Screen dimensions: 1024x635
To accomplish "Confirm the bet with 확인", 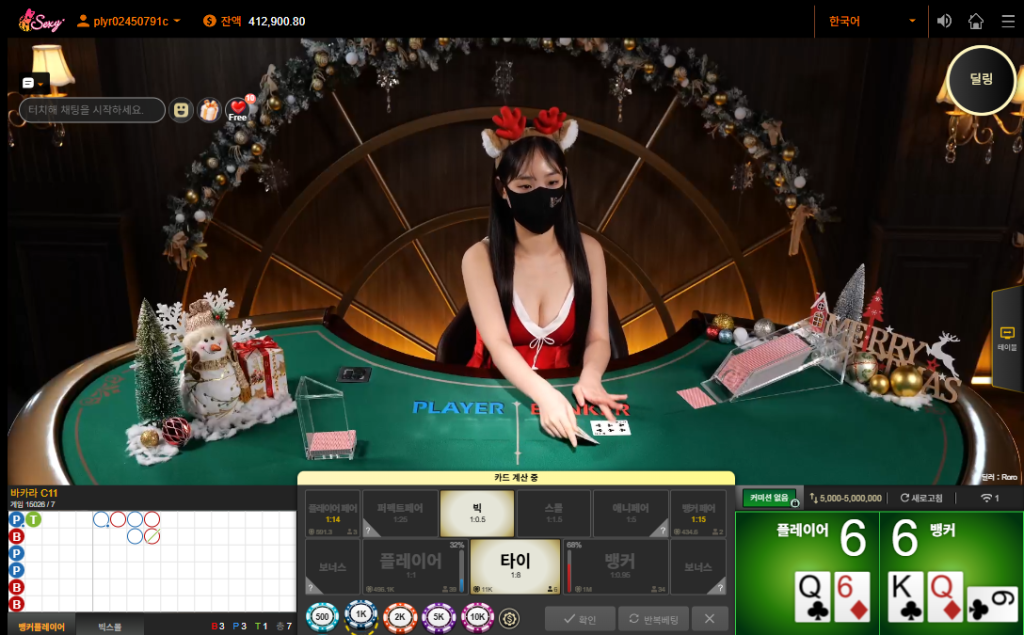I will point(580,619).
